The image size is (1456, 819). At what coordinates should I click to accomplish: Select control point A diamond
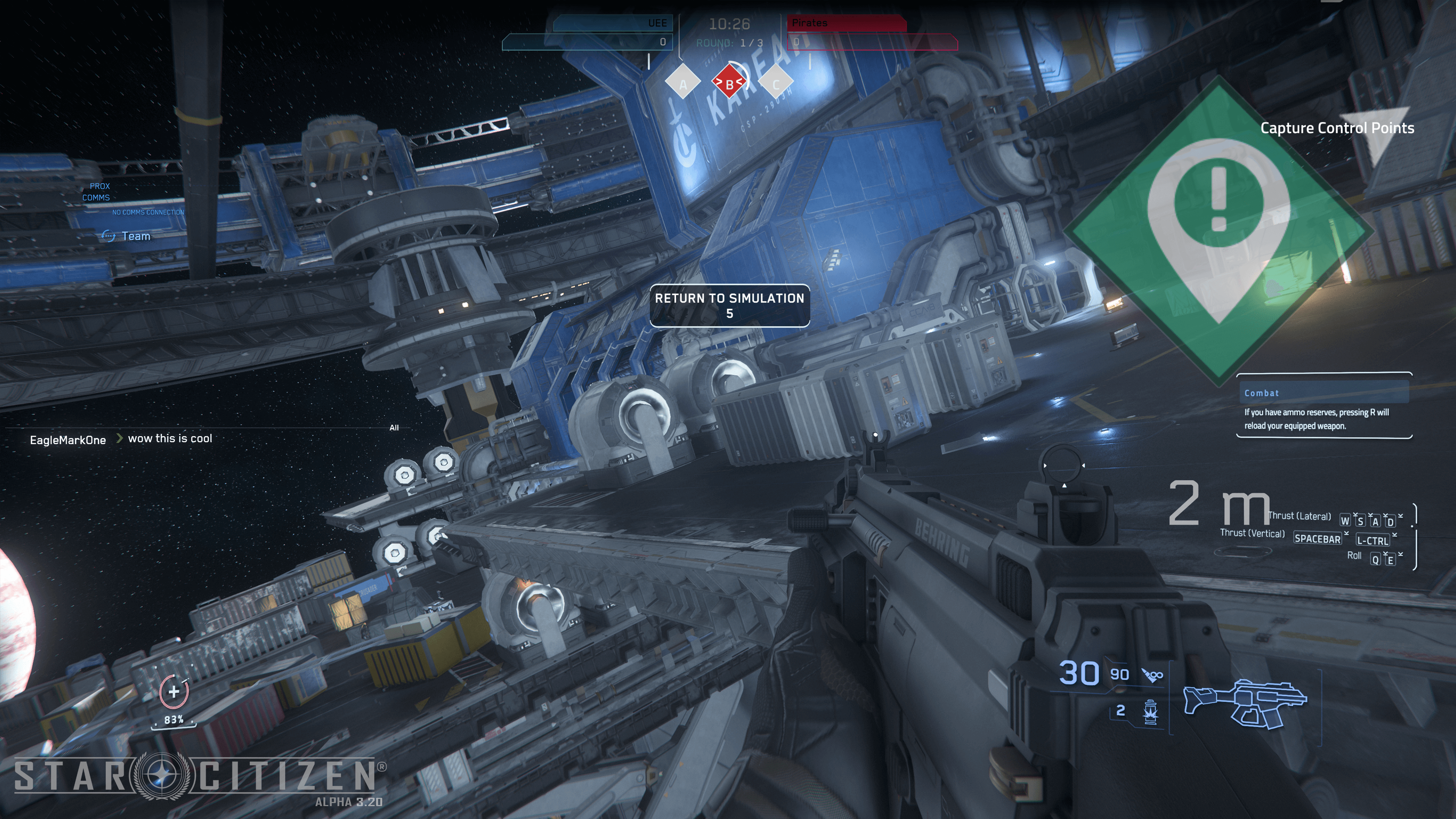(x=683, y=84)
